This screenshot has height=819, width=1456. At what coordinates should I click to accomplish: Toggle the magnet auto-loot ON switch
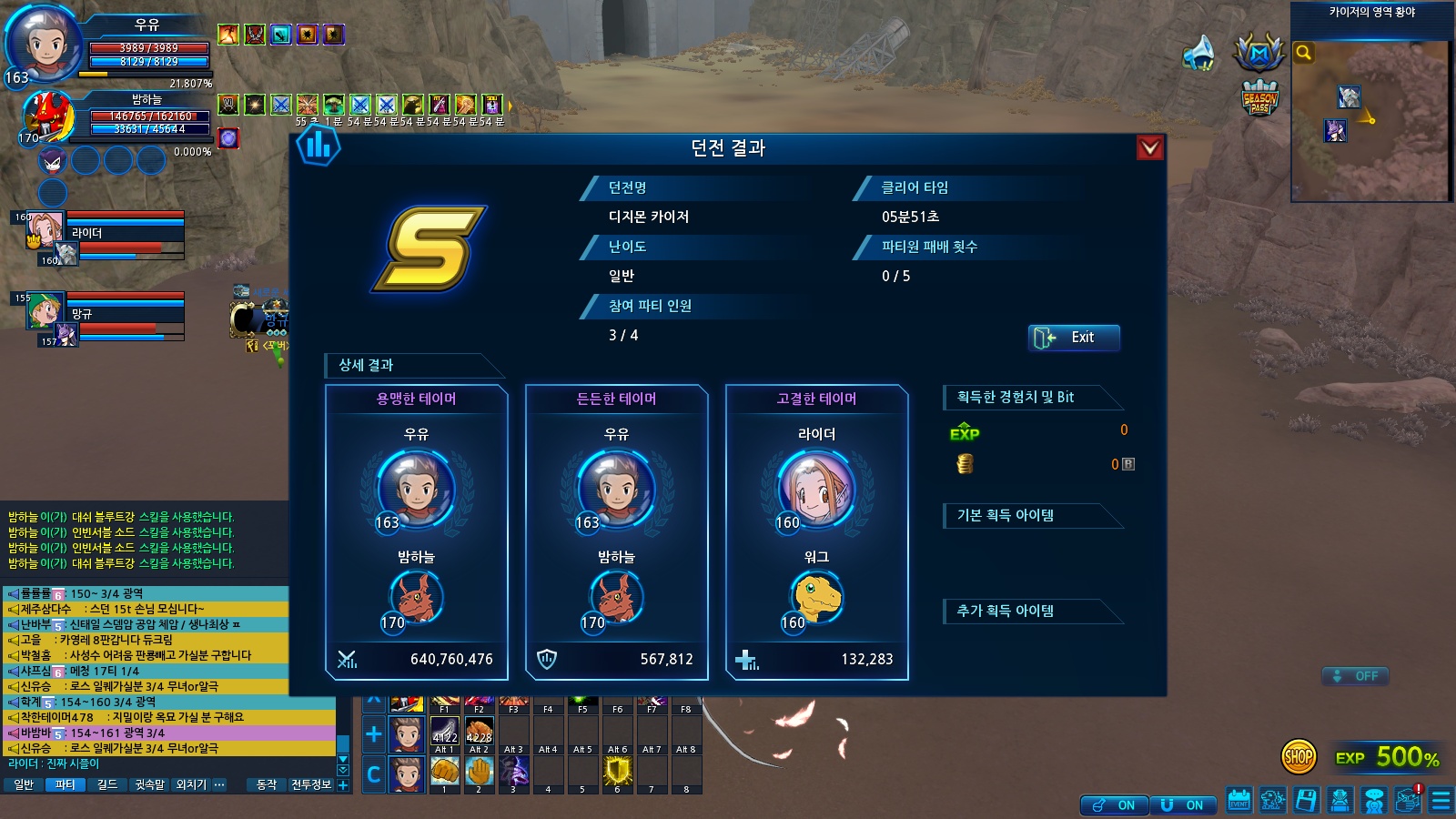(x=1183, y=805)
